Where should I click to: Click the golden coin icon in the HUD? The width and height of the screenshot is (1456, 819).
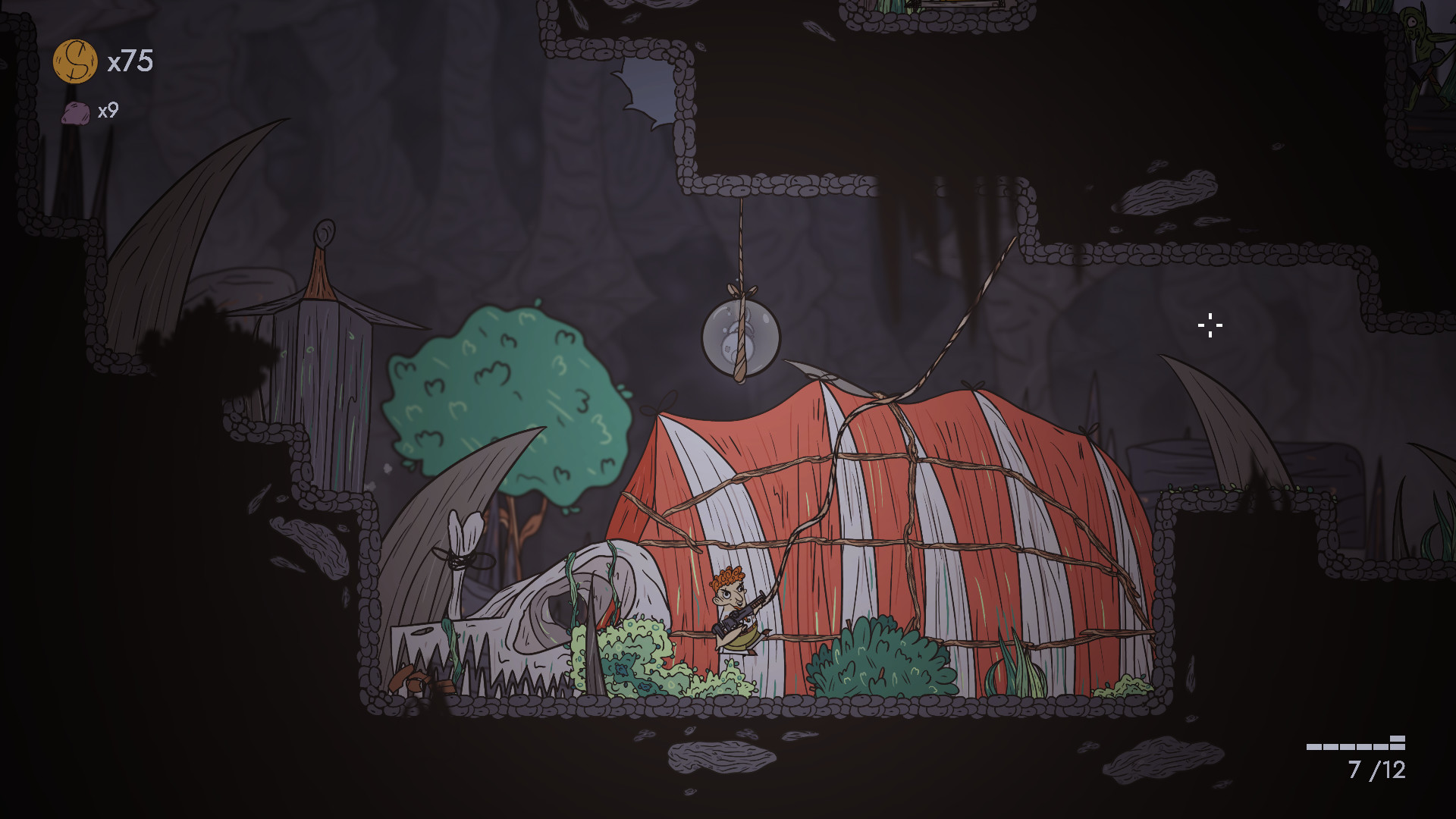(74, 62)
